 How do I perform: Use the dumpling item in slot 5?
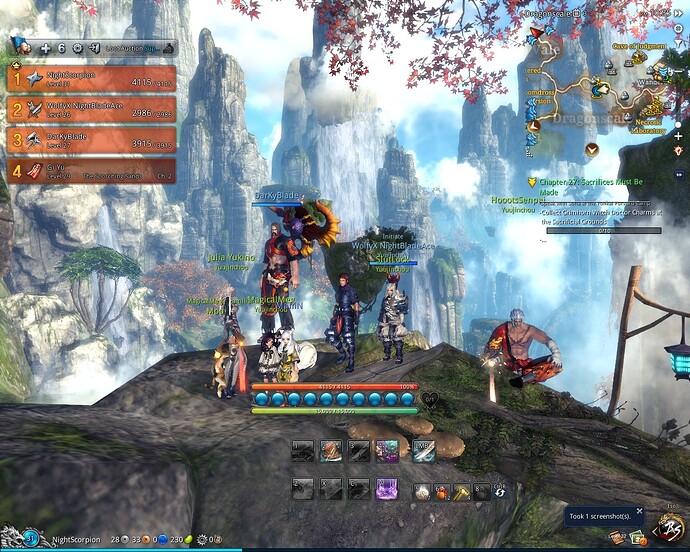pyautogui.click(x=425, y=491)
